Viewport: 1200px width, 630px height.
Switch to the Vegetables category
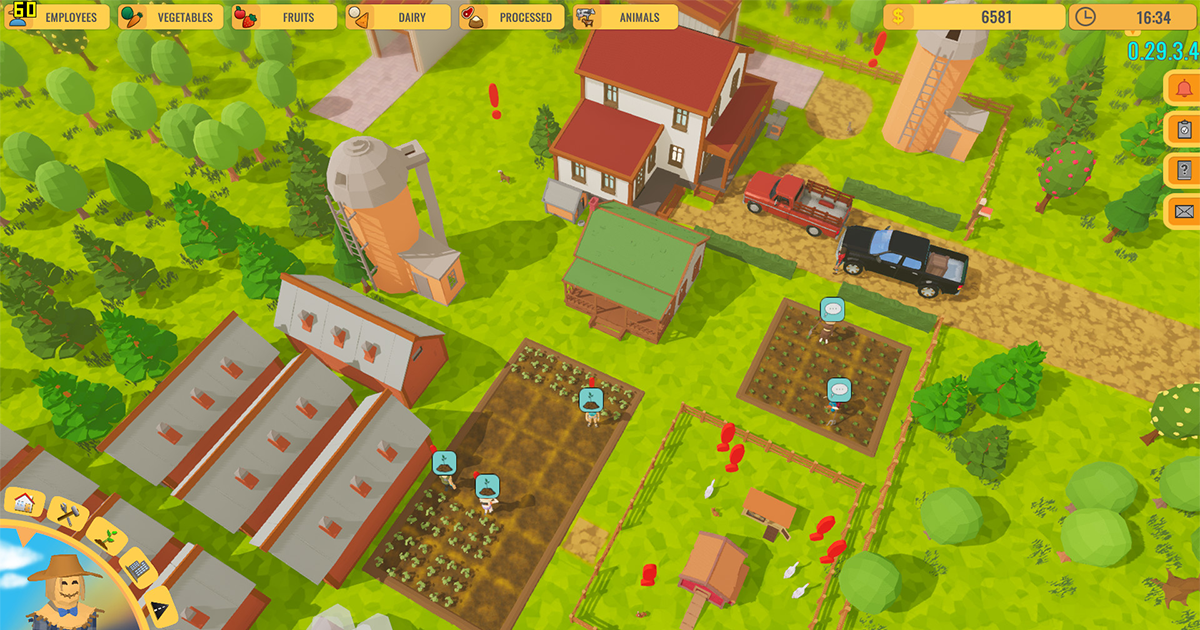(172, 17)
